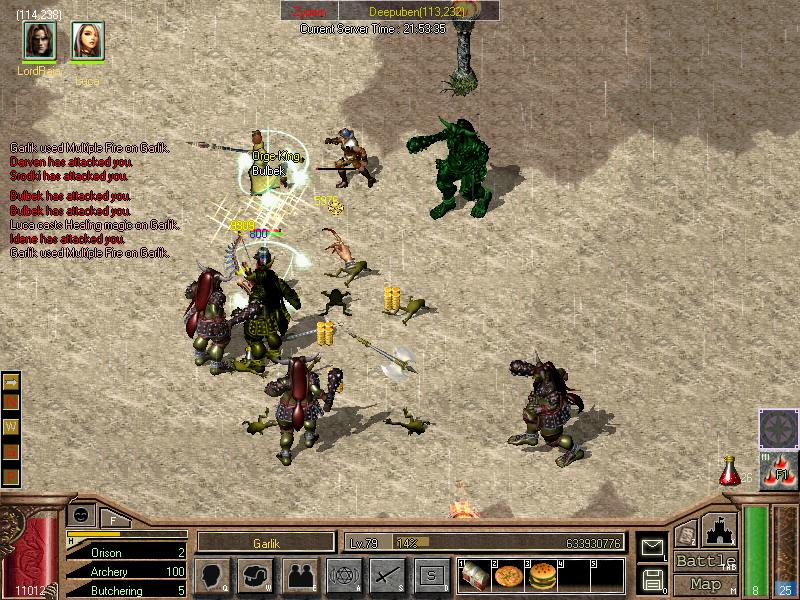Open the hexagram magic button

343,575
